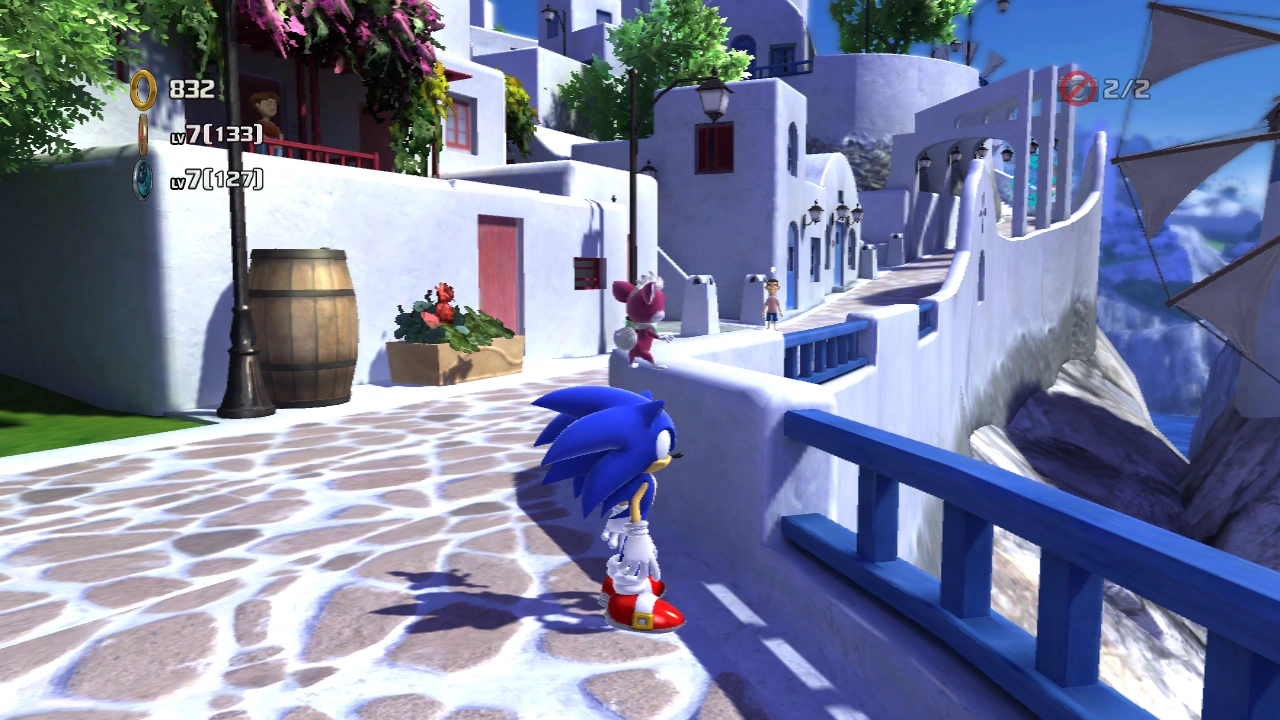The width and height of the screenshot is (1280, 720).
Task: Click the gold ring counter icon
Action: click(143, 90)
